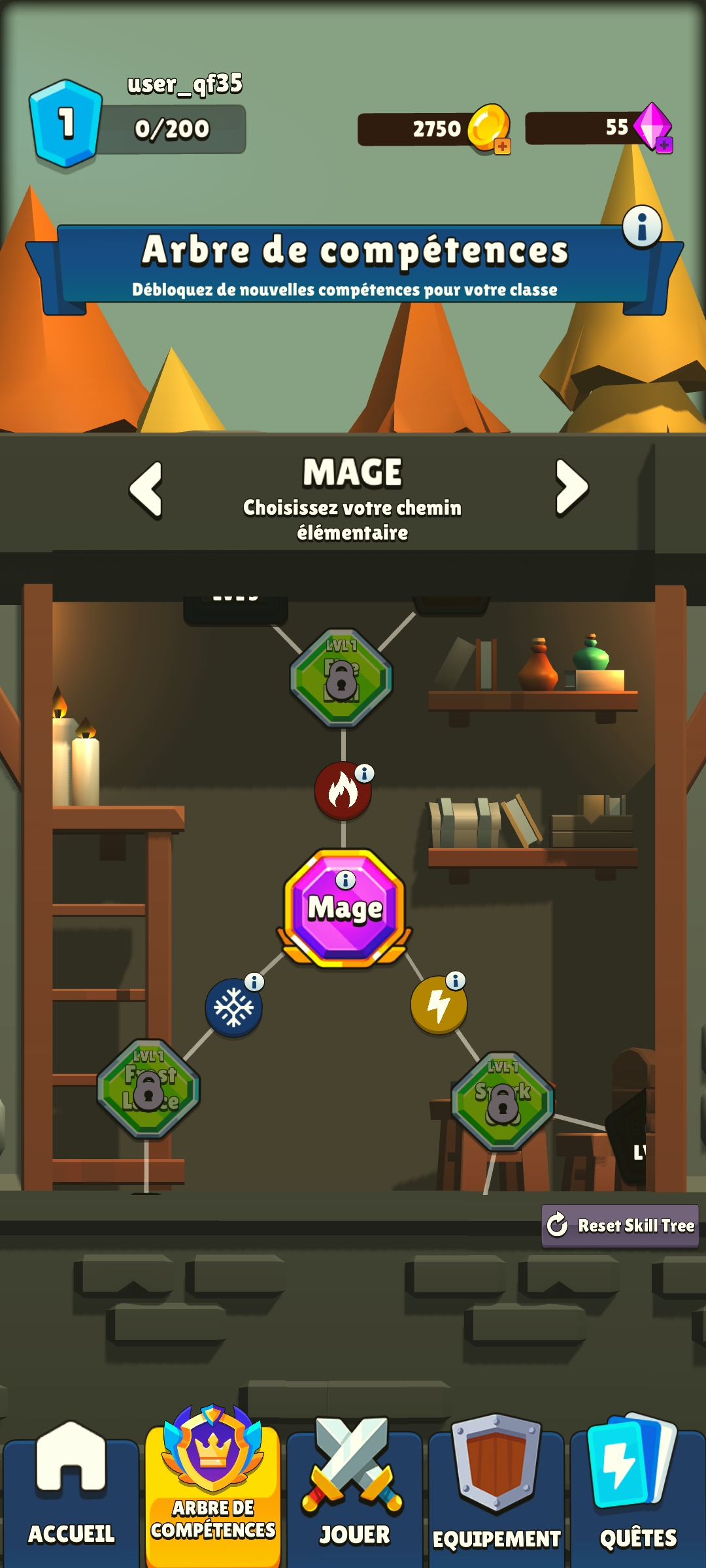Add gold coins with the plus icon
This screenshot has width=706, height=1568.
pyautogui.click(x=502, y=146)
